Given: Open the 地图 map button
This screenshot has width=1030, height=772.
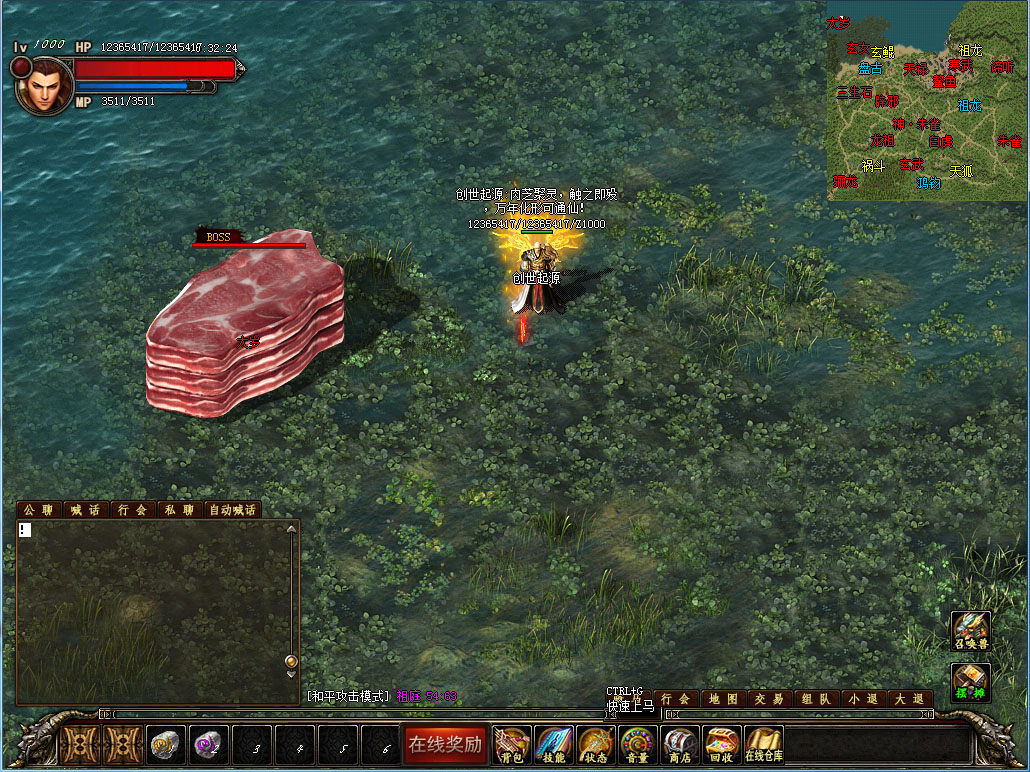Looking at the screenshot, I should (723, 699).
